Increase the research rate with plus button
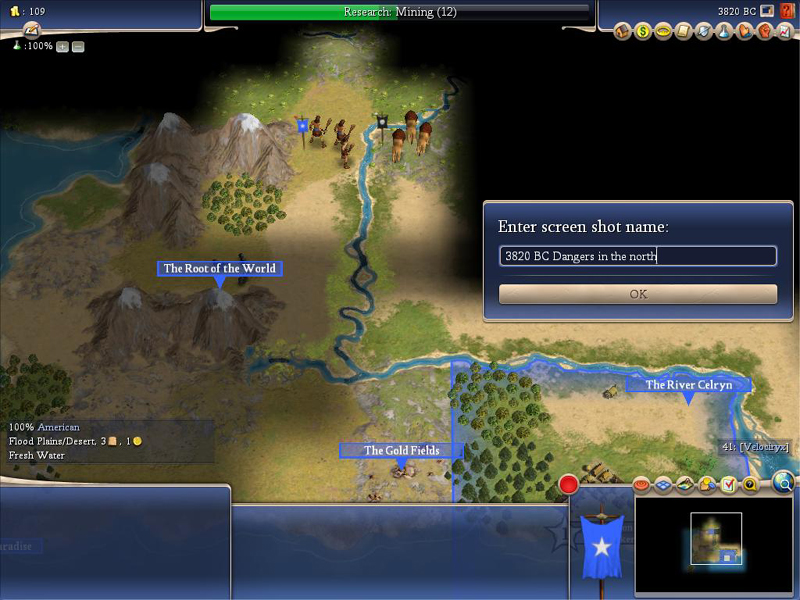The height and width of the screenshot is (600, 800). [x=62, y=47]
